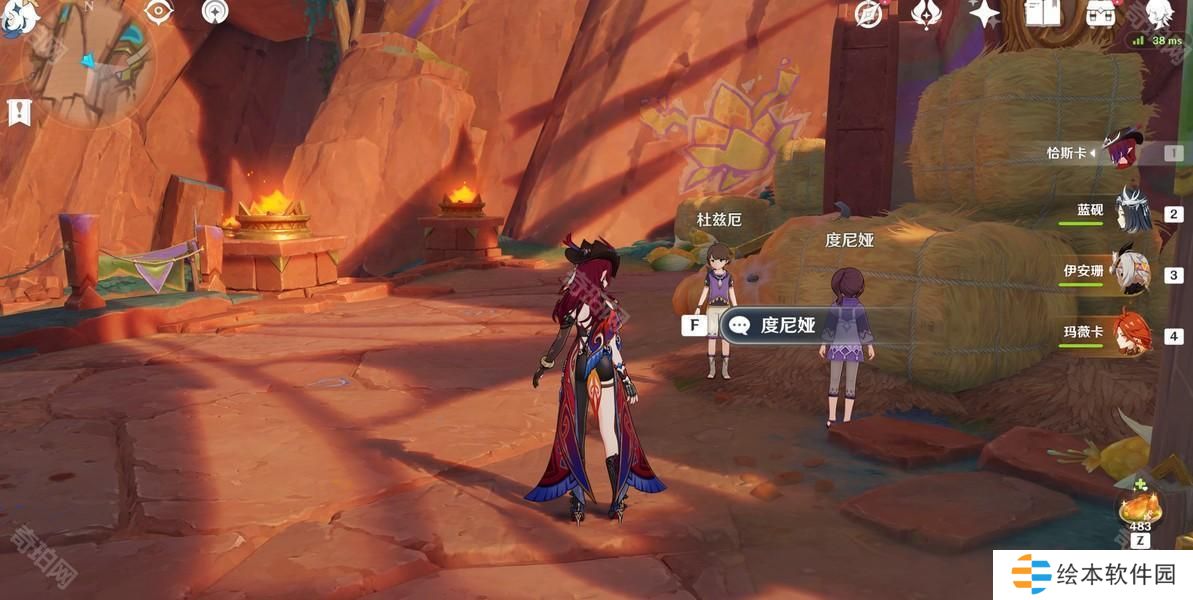This screenshot has height=600, width=1193.
Task: Switch to party member 蓝砚
Action: pyautogui.click(x=1131, y=213)
